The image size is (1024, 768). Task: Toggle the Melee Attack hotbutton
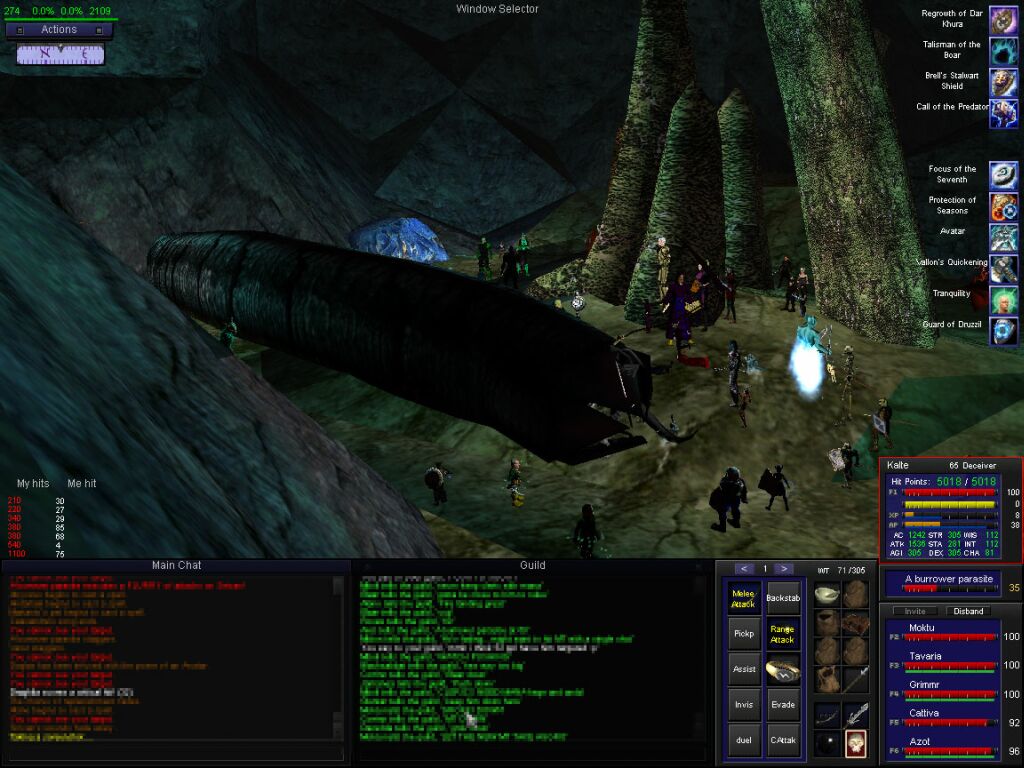[x=743, y=599]
